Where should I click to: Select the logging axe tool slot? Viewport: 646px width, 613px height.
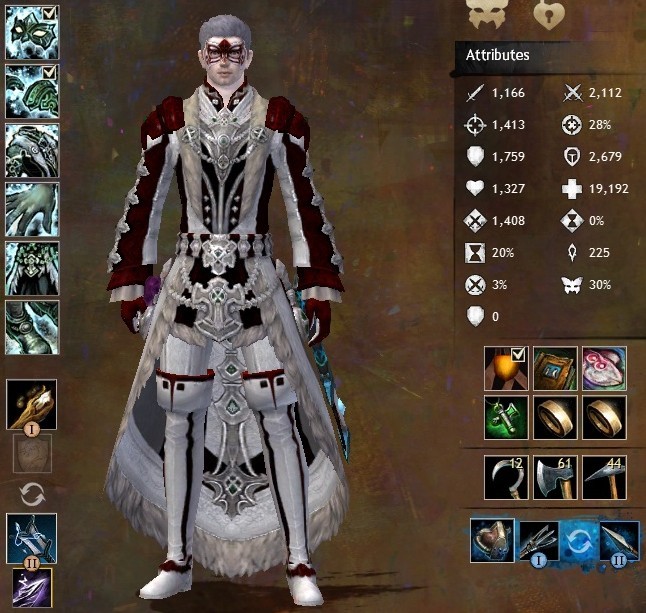(x=555, y=477)
